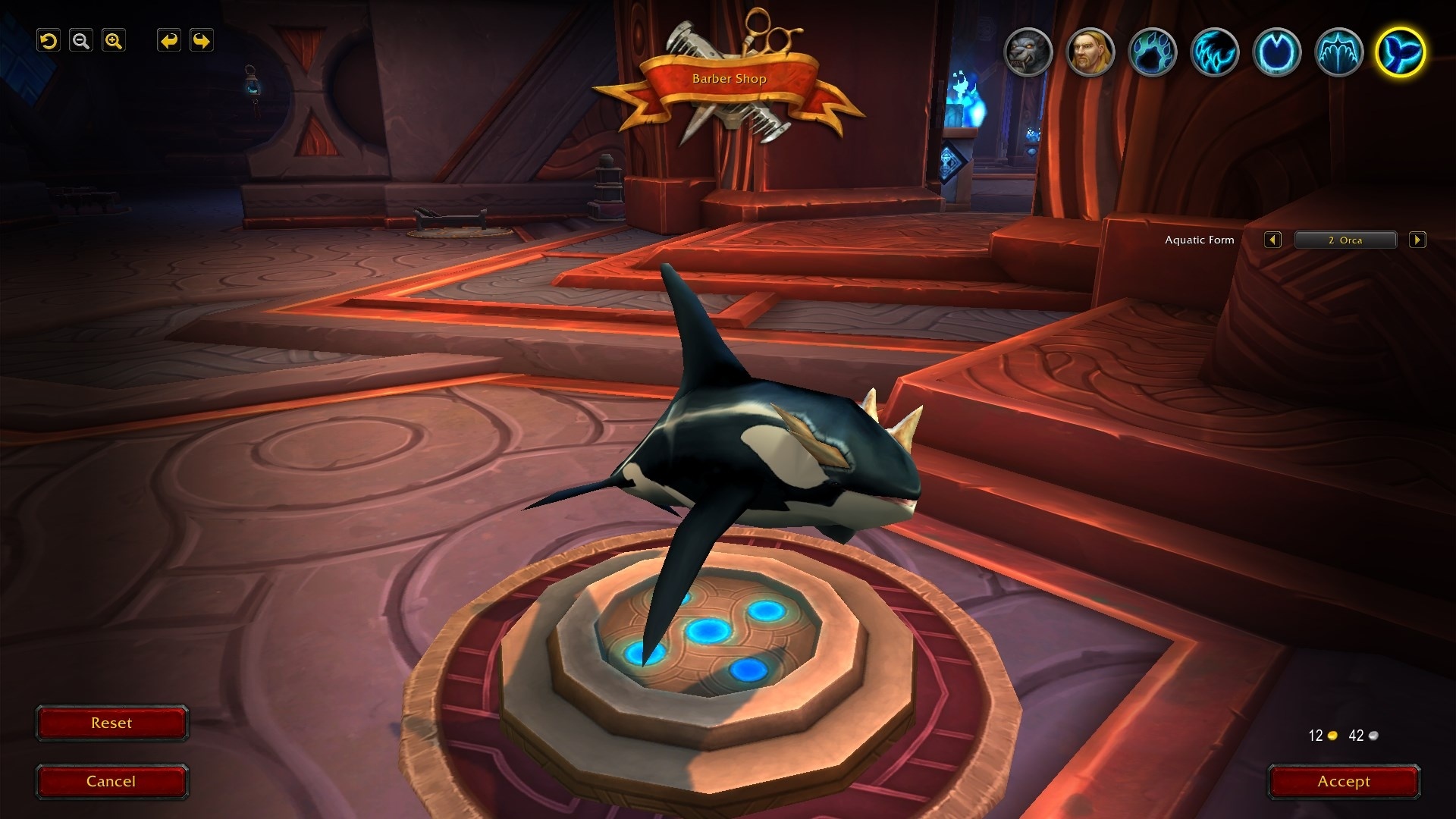Rotate the model left with the arrow
The image size is (1456, 819).
tap(169, 41)
